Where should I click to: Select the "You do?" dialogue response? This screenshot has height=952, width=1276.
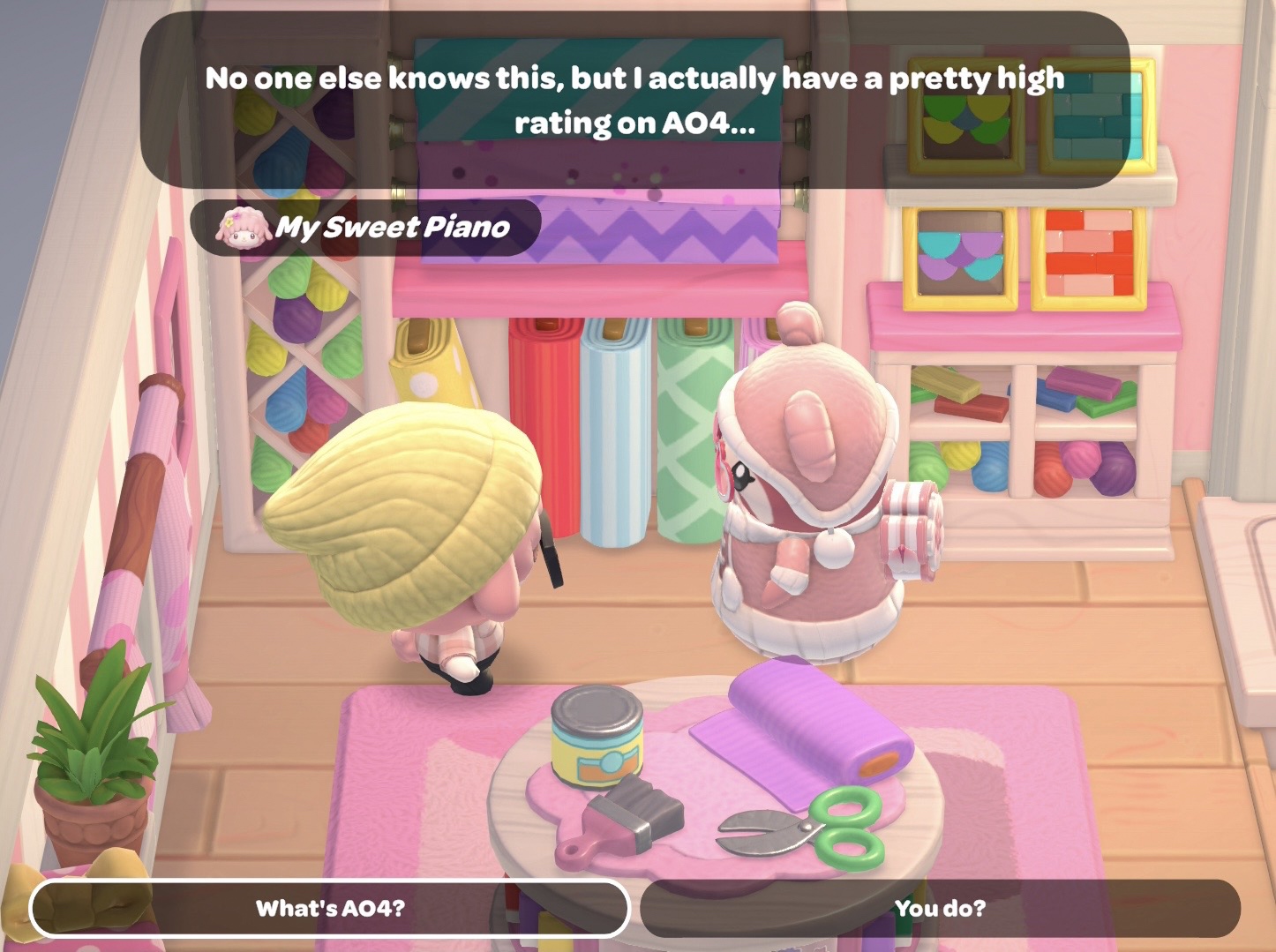pyautogui.click(x=940, y=908)
